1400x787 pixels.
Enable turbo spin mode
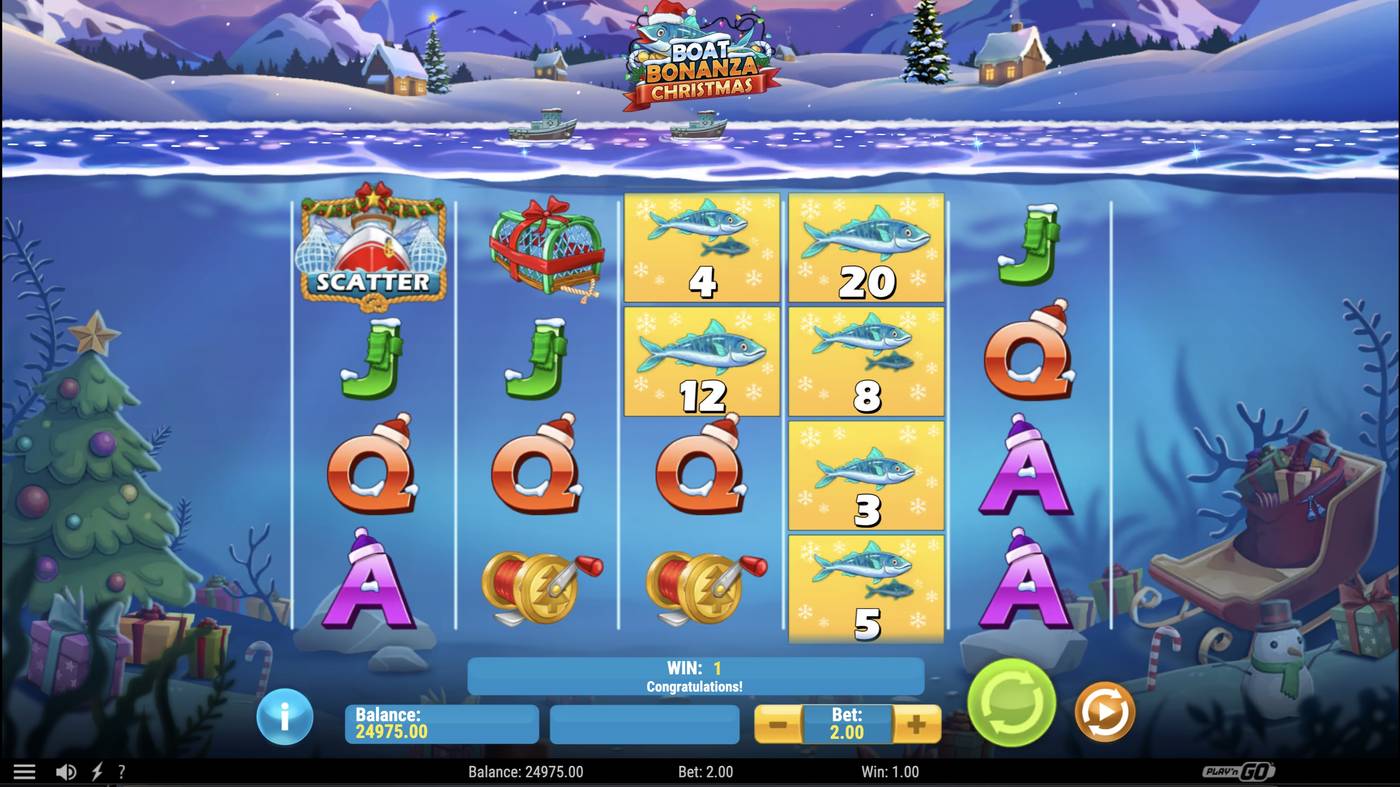coord(95,770)
